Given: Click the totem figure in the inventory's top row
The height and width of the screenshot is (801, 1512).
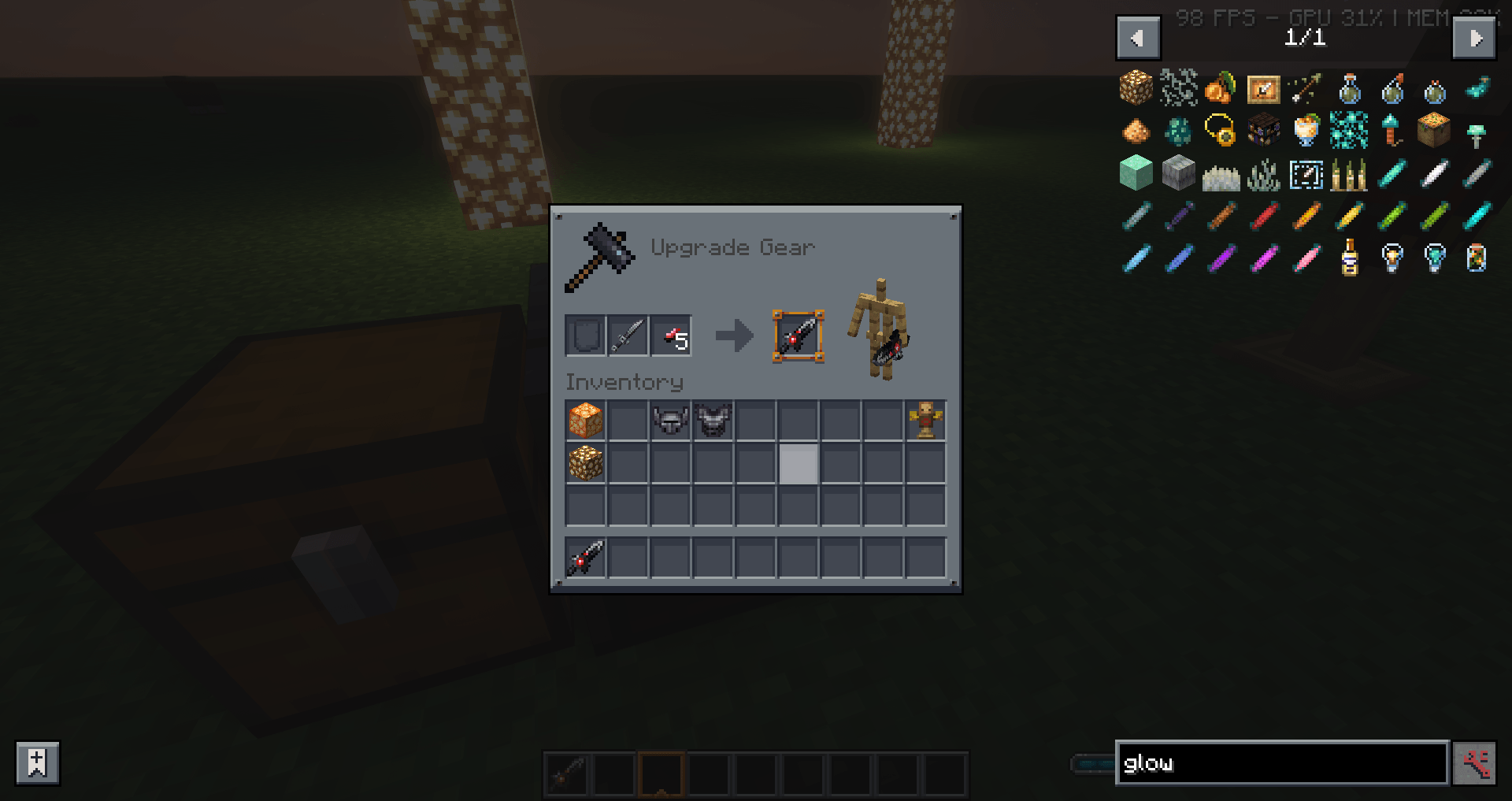Looking at the screenshot, I should coord(925,418).
